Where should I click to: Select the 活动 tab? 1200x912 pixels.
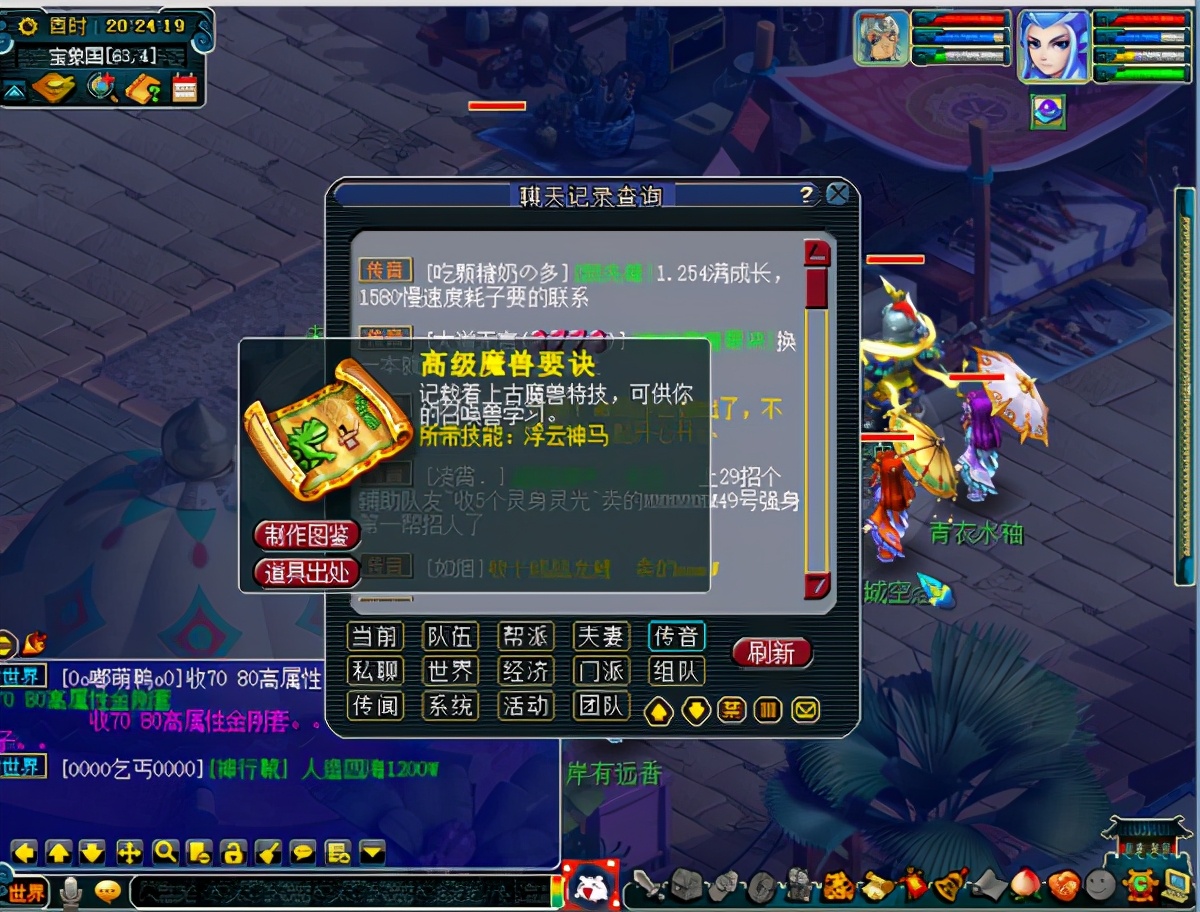pyautogui.click(x=526, y=706)
